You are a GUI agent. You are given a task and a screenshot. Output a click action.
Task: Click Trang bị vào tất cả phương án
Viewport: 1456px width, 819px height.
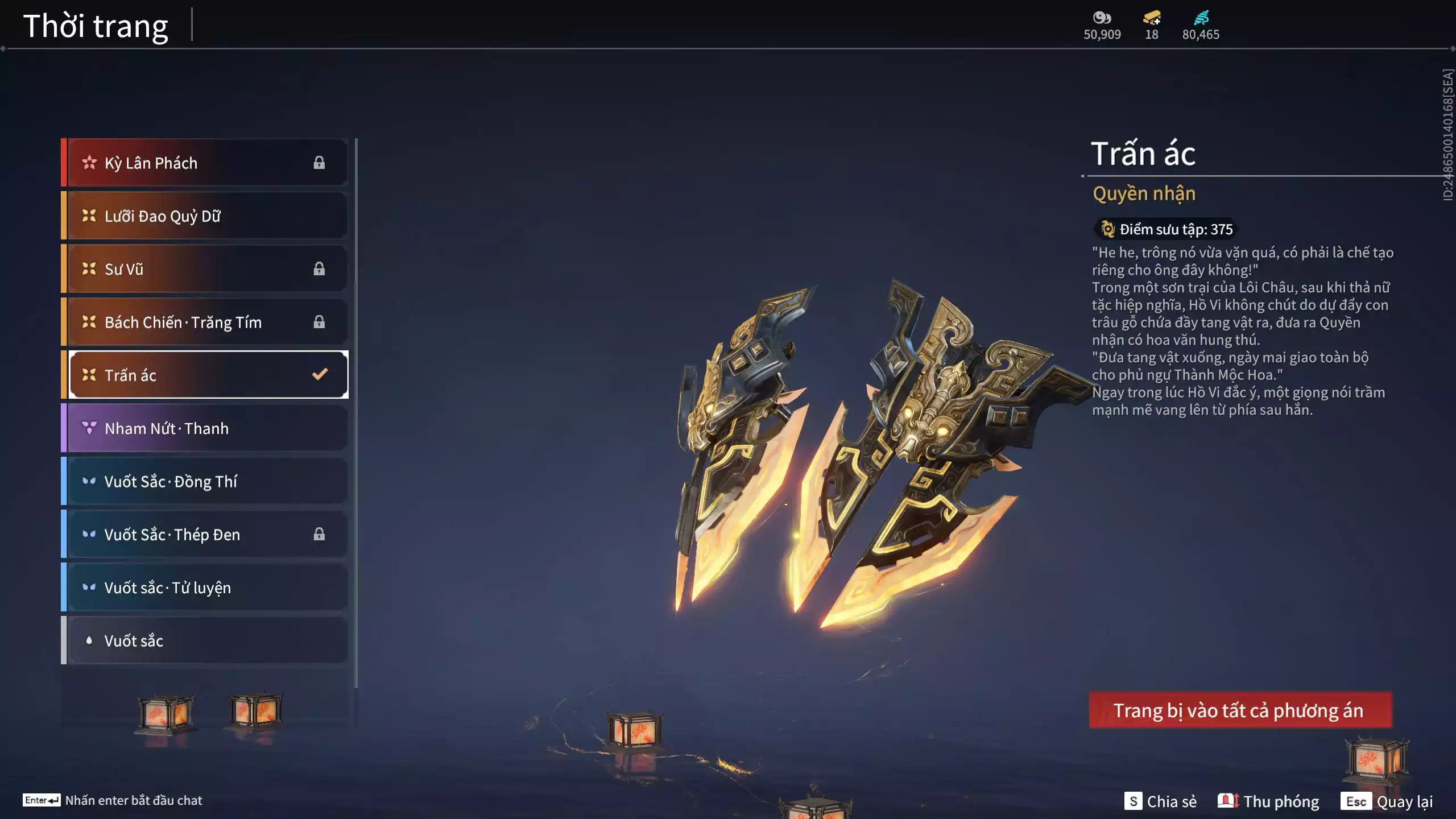coord(1240,710)
